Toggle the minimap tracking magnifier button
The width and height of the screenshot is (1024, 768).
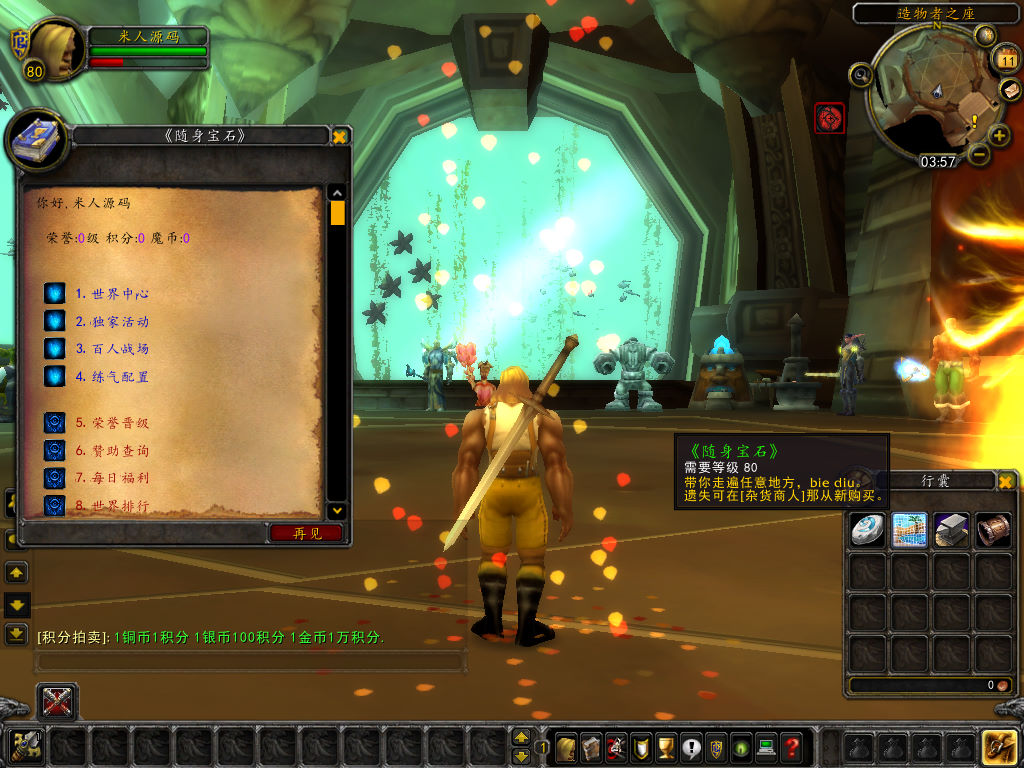(861, 74)
